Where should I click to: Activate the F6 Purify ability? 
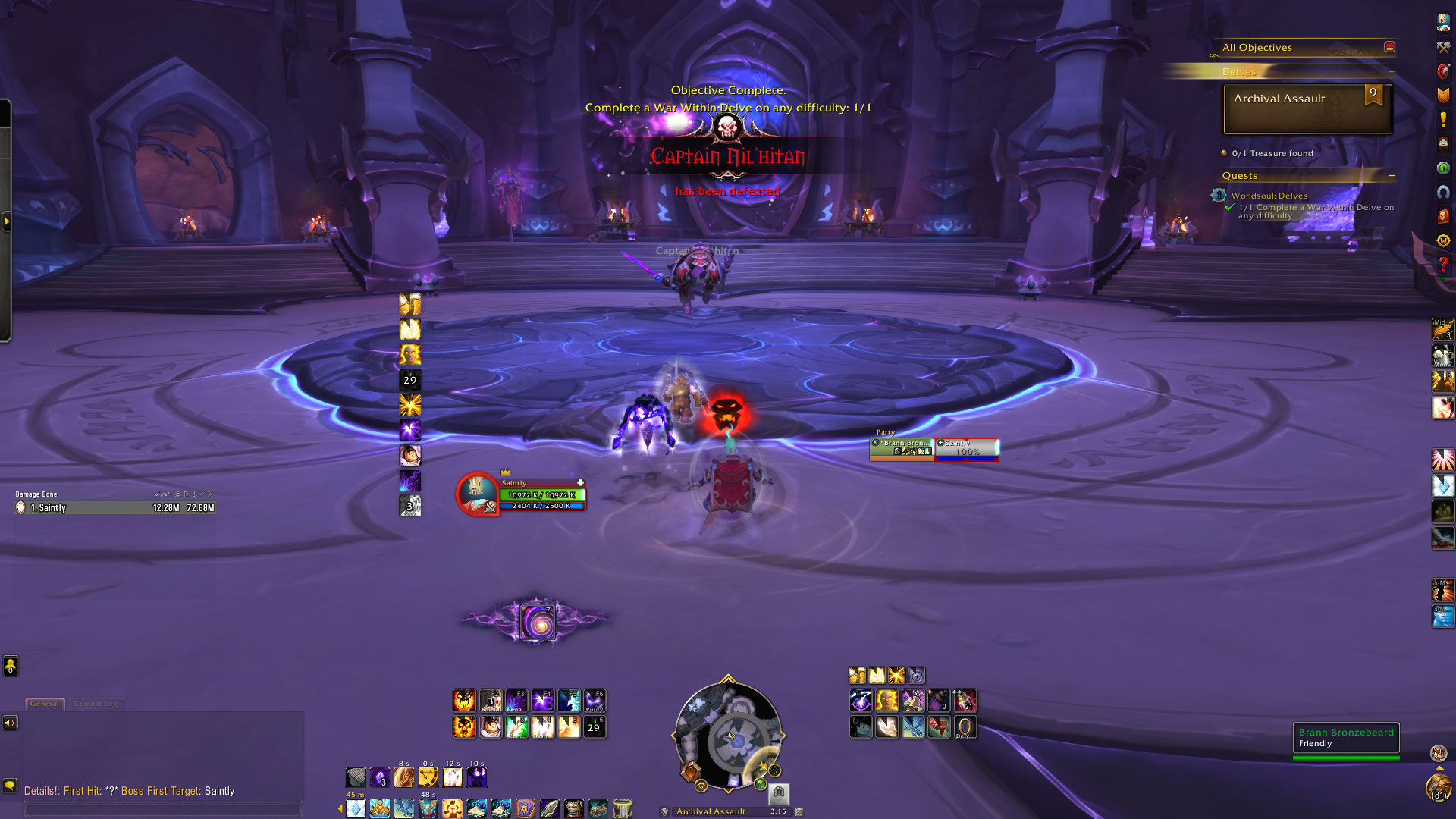coord(595,701)
